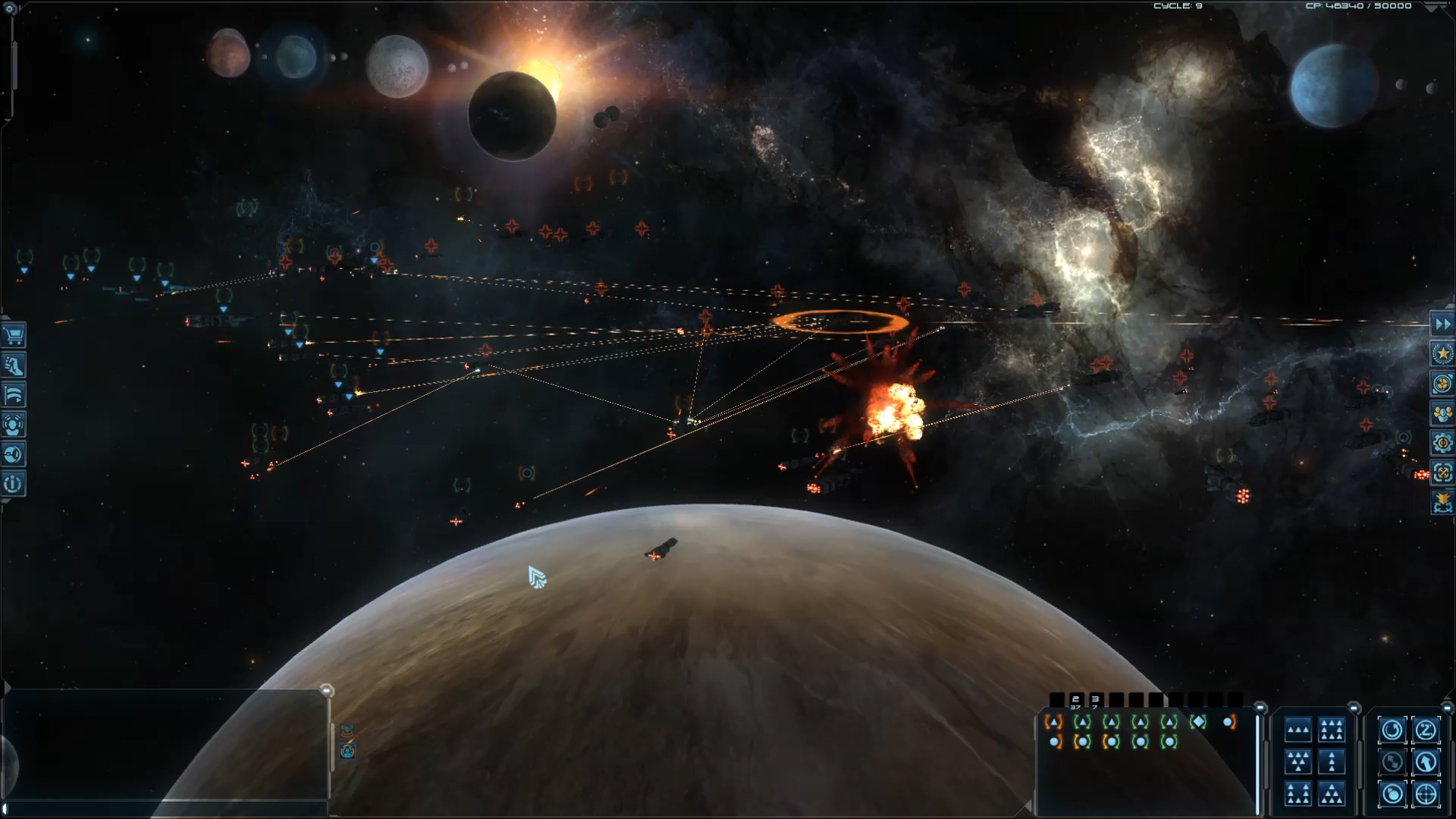Activate the circular arrow rotate command

tap(1392, 730)
